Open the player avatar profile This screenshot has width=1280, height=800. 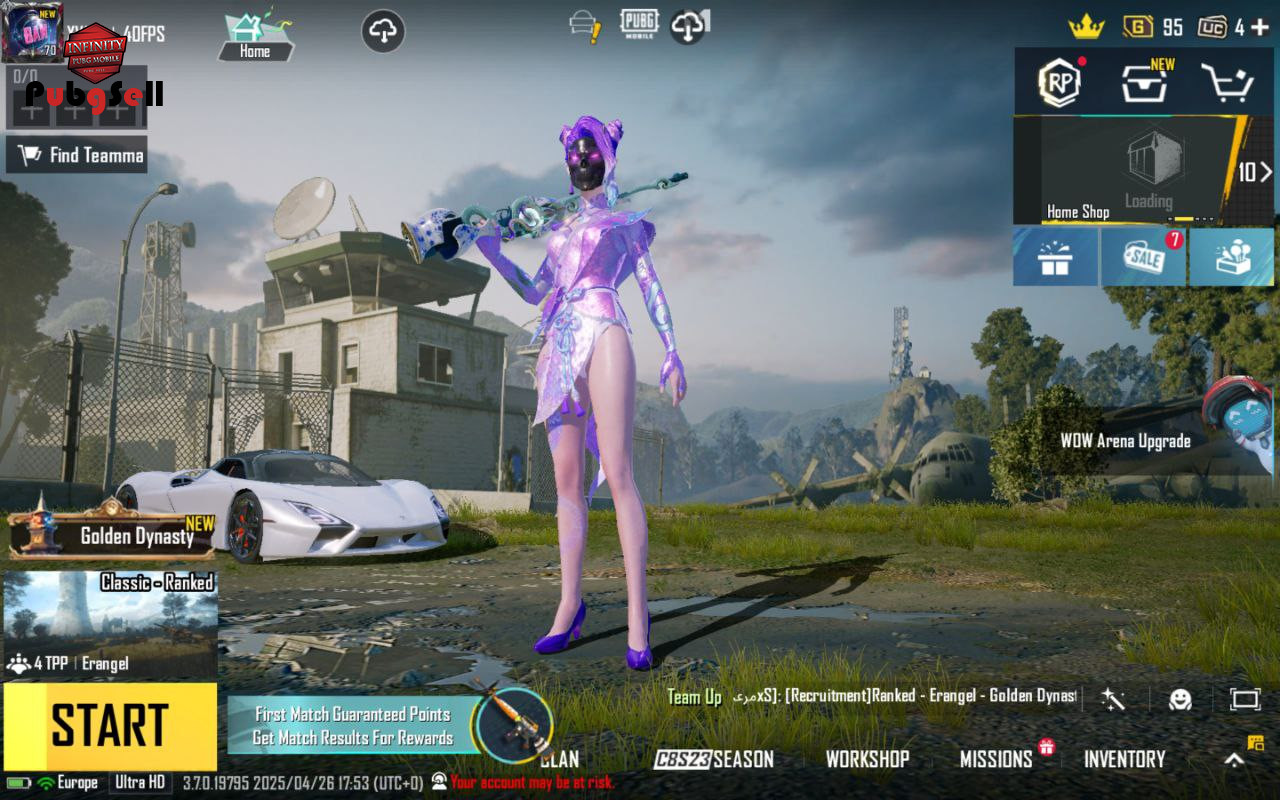pos(32,32)
